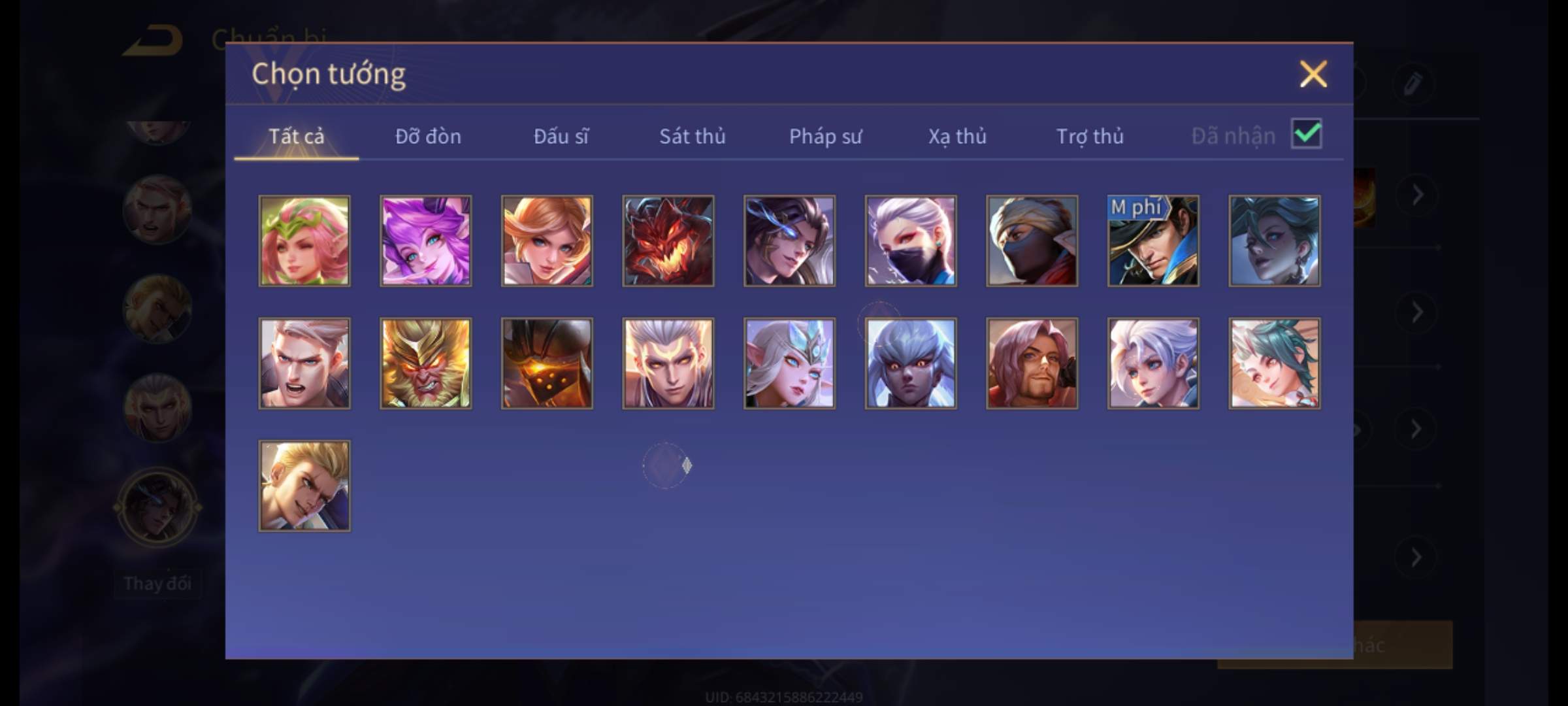Pick the purple-haired girl hero portrait

coord(425,241)
